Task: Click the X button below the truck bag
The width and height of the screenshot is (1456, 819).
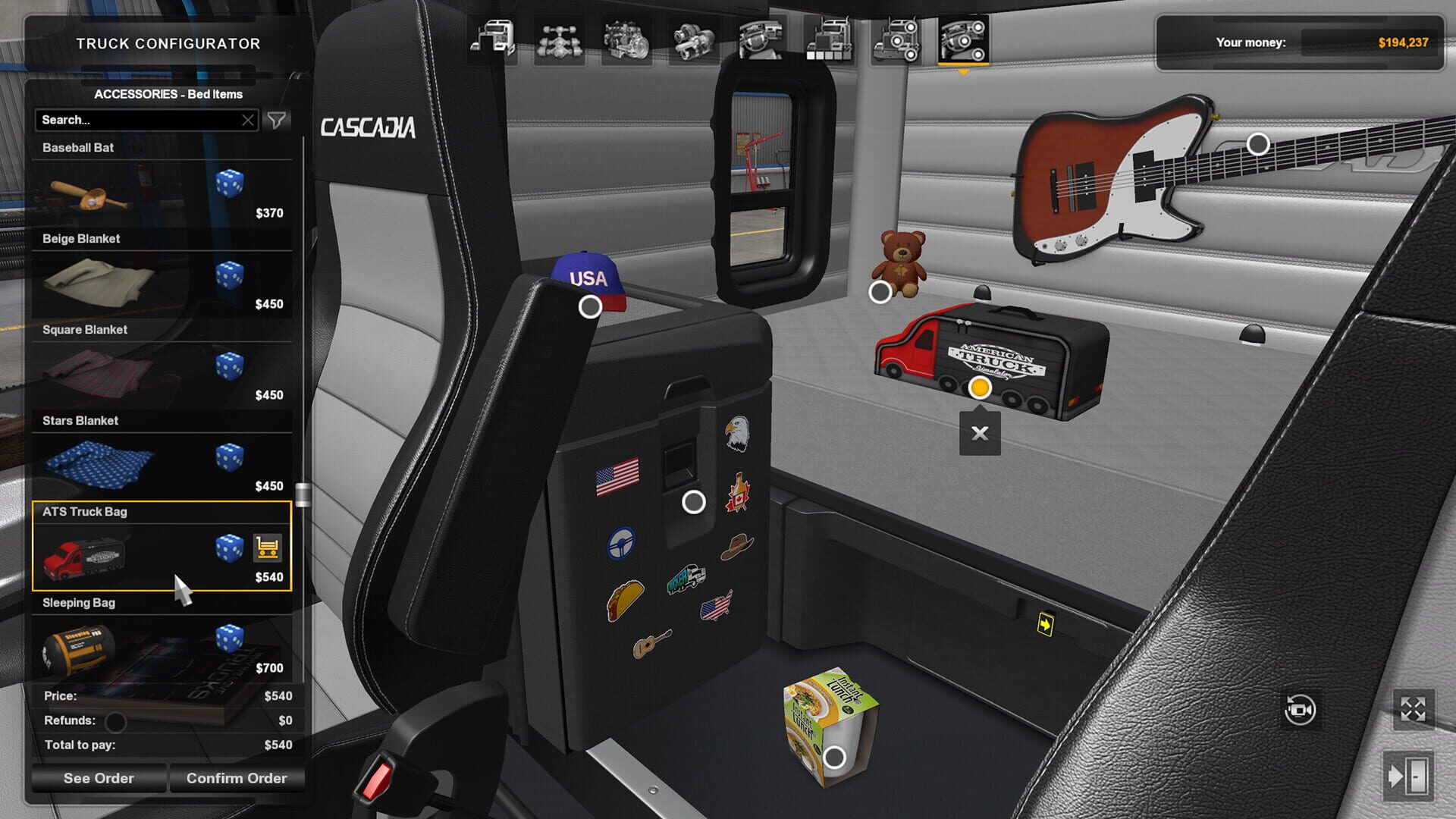Action: (x=979, y=433)
